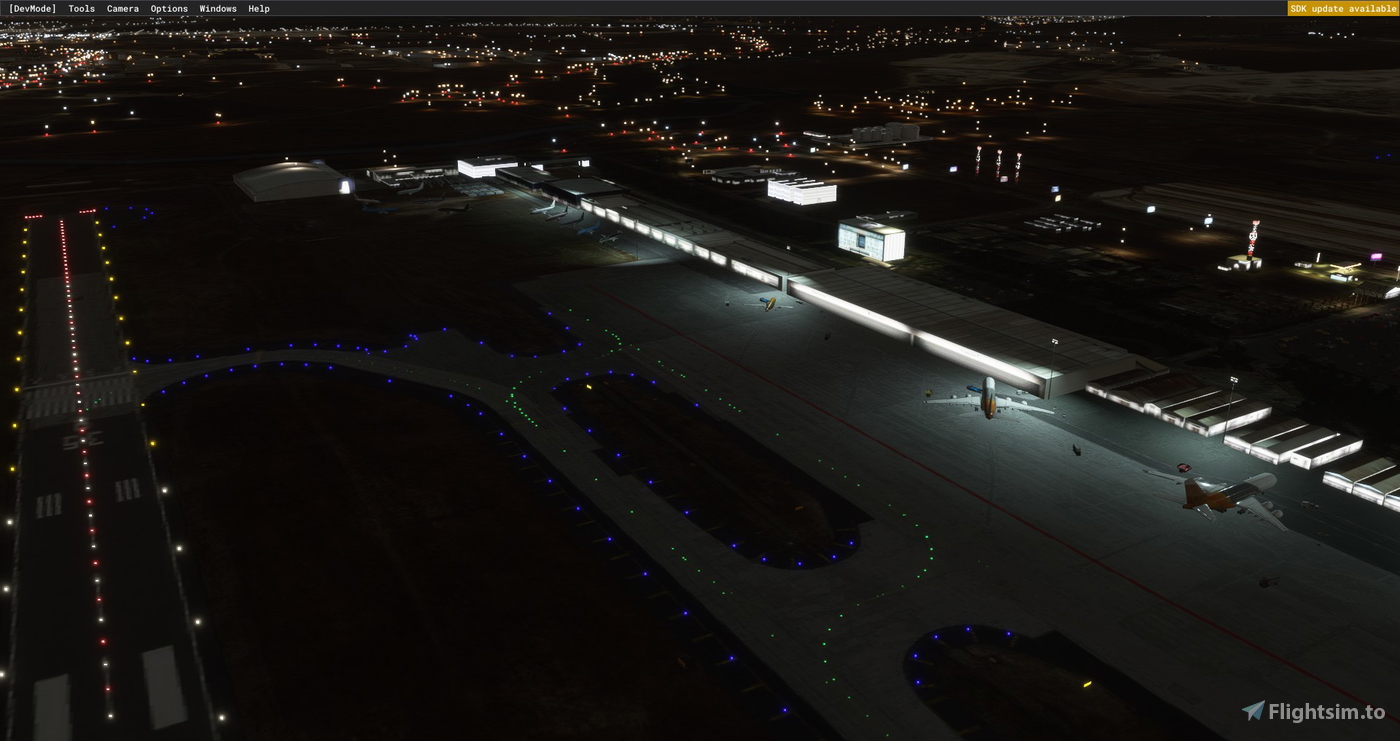Open the Help menu
This screenshot has height=741, width=1400.
257,8
